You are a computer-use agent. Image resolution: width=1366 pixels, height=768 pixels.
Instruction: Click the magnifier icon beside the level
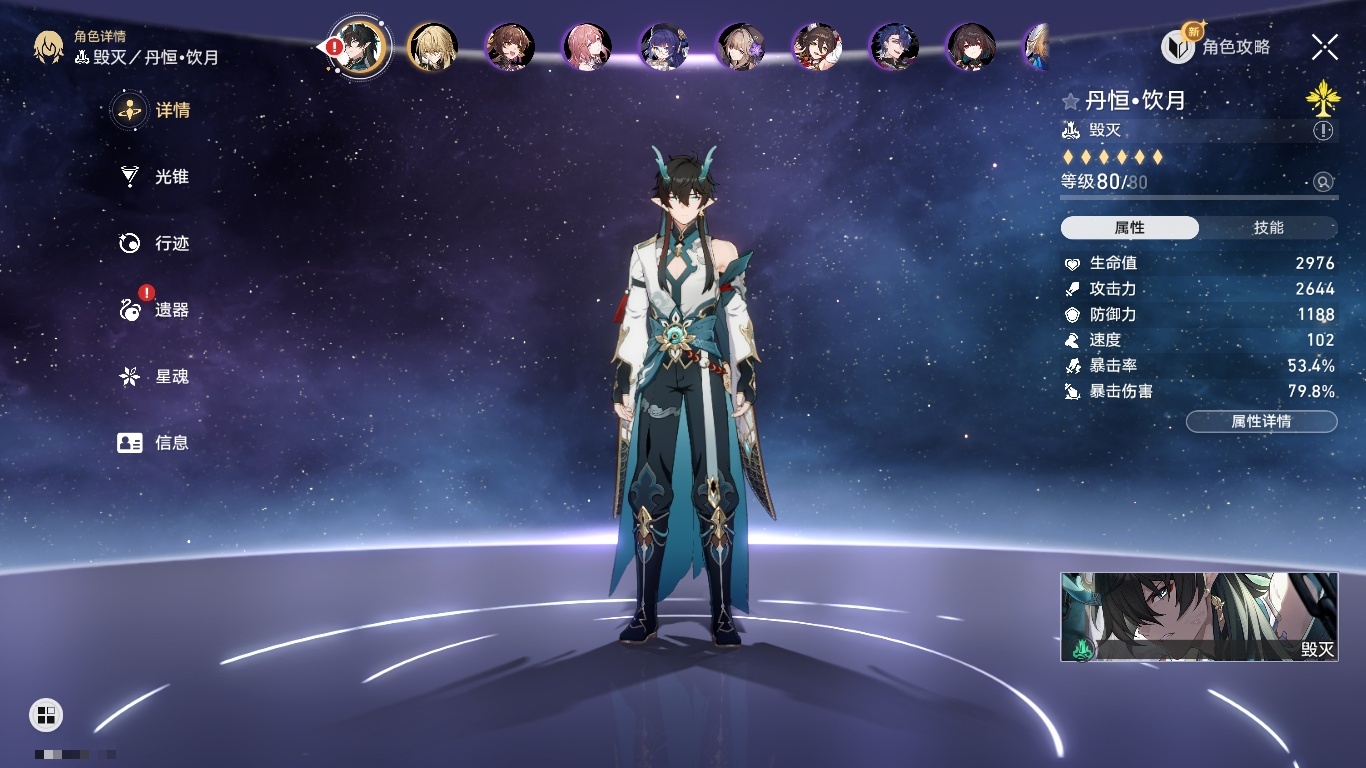point(1323,182)
